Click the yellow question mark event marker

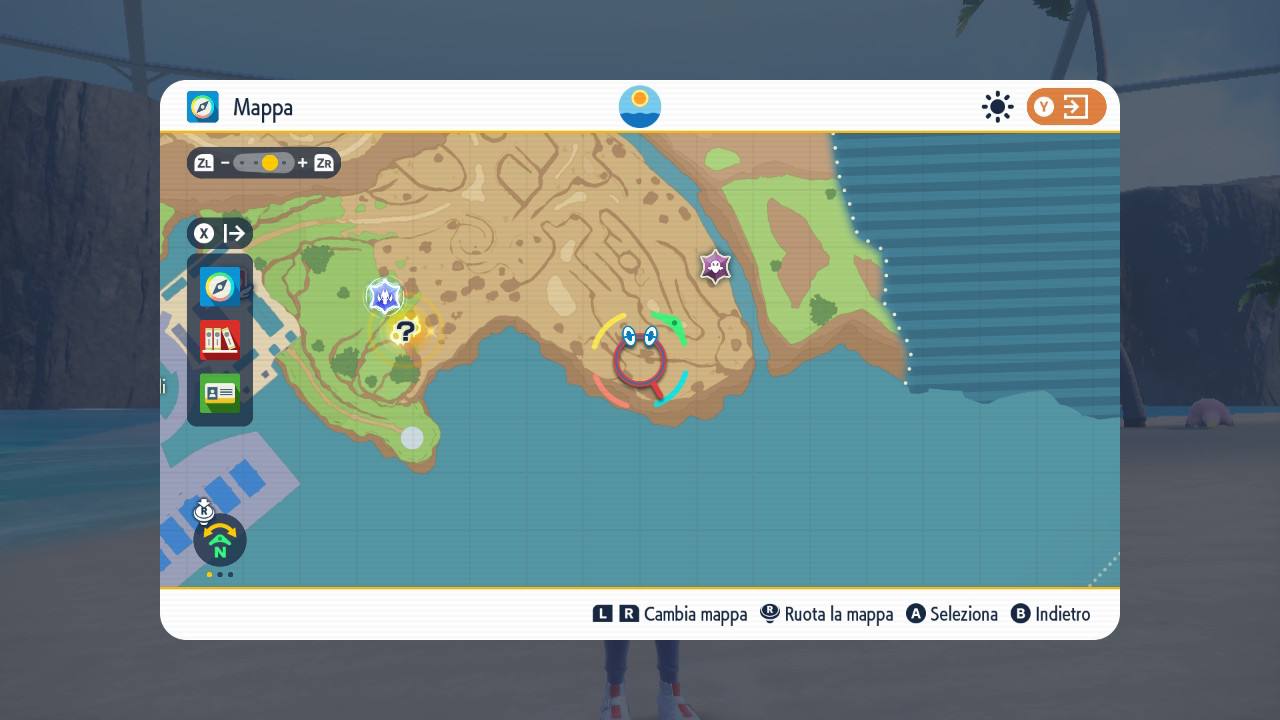pyautogui.click(x=406, y=330)
